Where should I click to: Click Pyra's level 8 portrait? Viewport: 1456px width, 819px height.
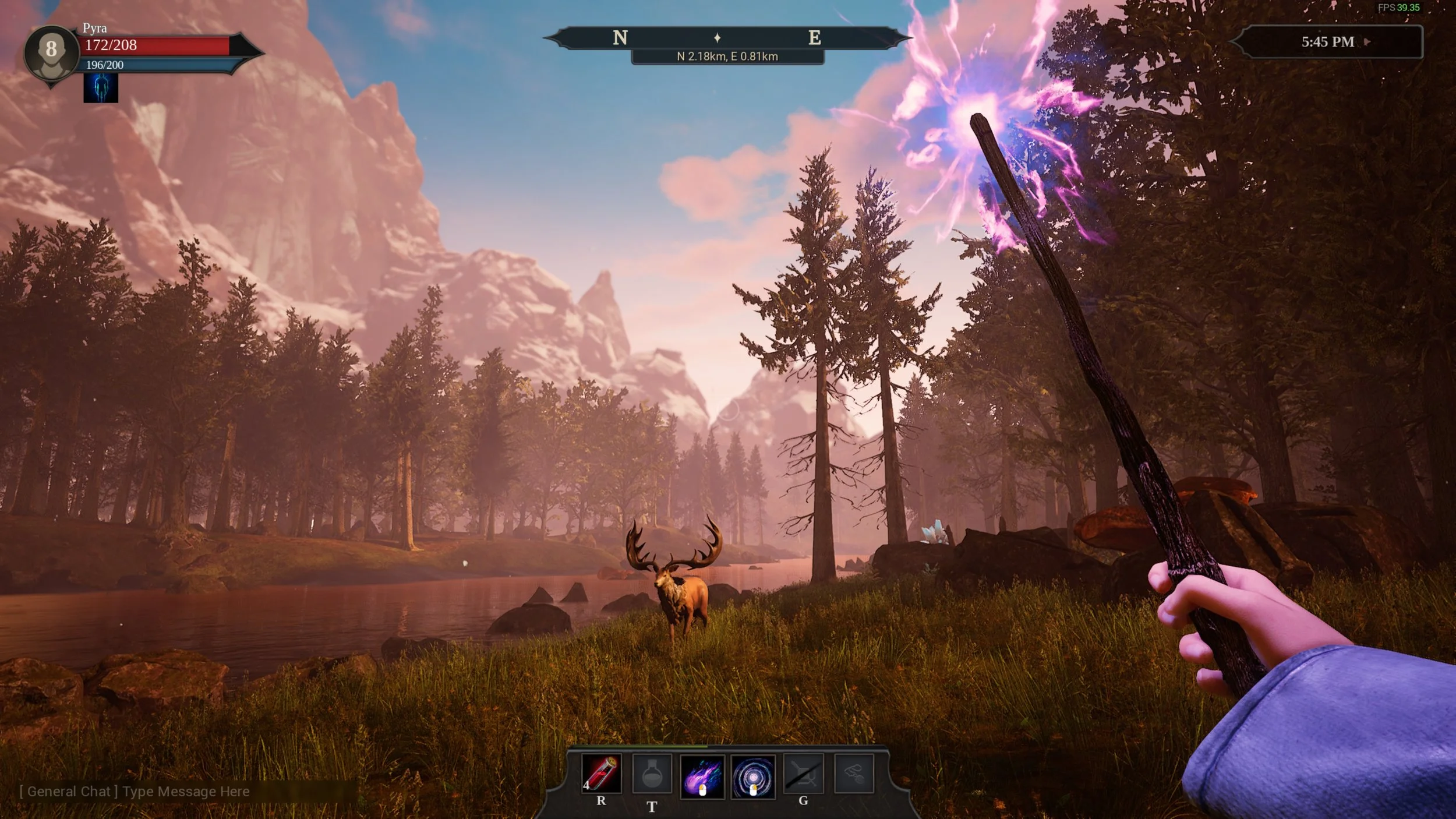pyautogui.click(x=51, y=52)
